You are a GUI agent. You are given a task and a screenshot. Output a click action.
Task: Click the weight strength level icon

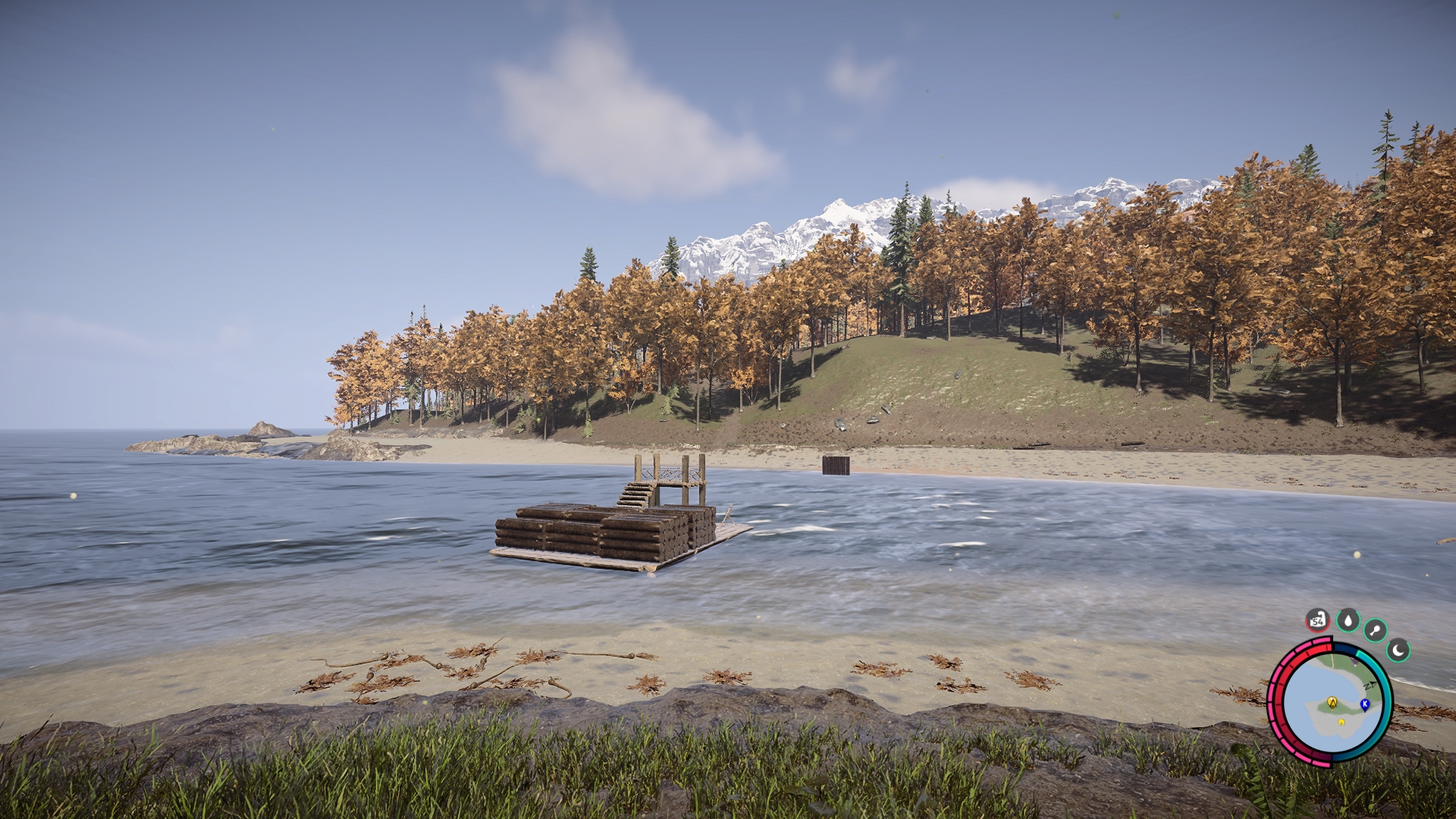tap(1318, 620)
